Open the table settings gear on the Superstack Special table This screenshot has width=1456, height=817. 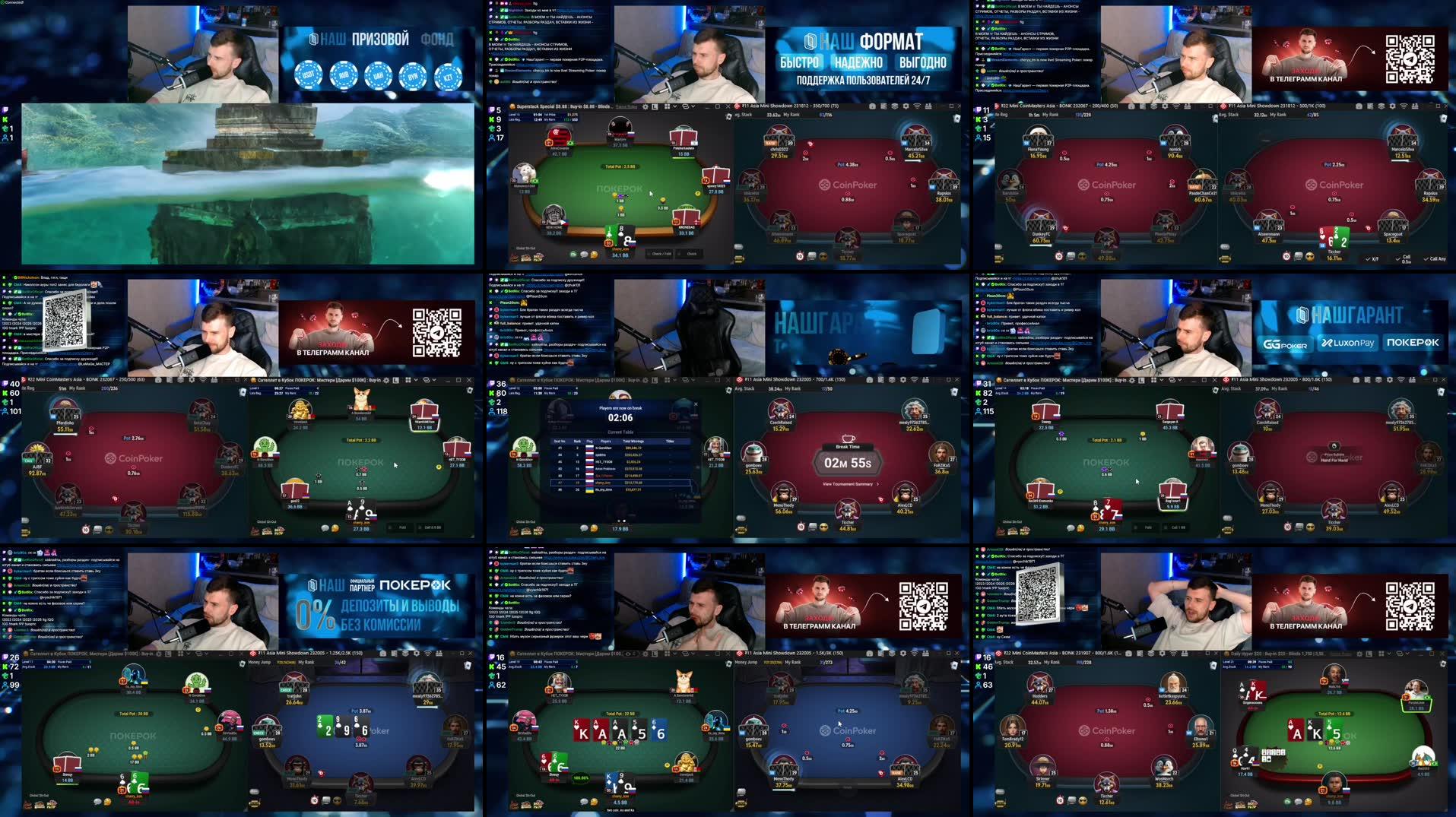pyautogui.click(x=645, y=107)
